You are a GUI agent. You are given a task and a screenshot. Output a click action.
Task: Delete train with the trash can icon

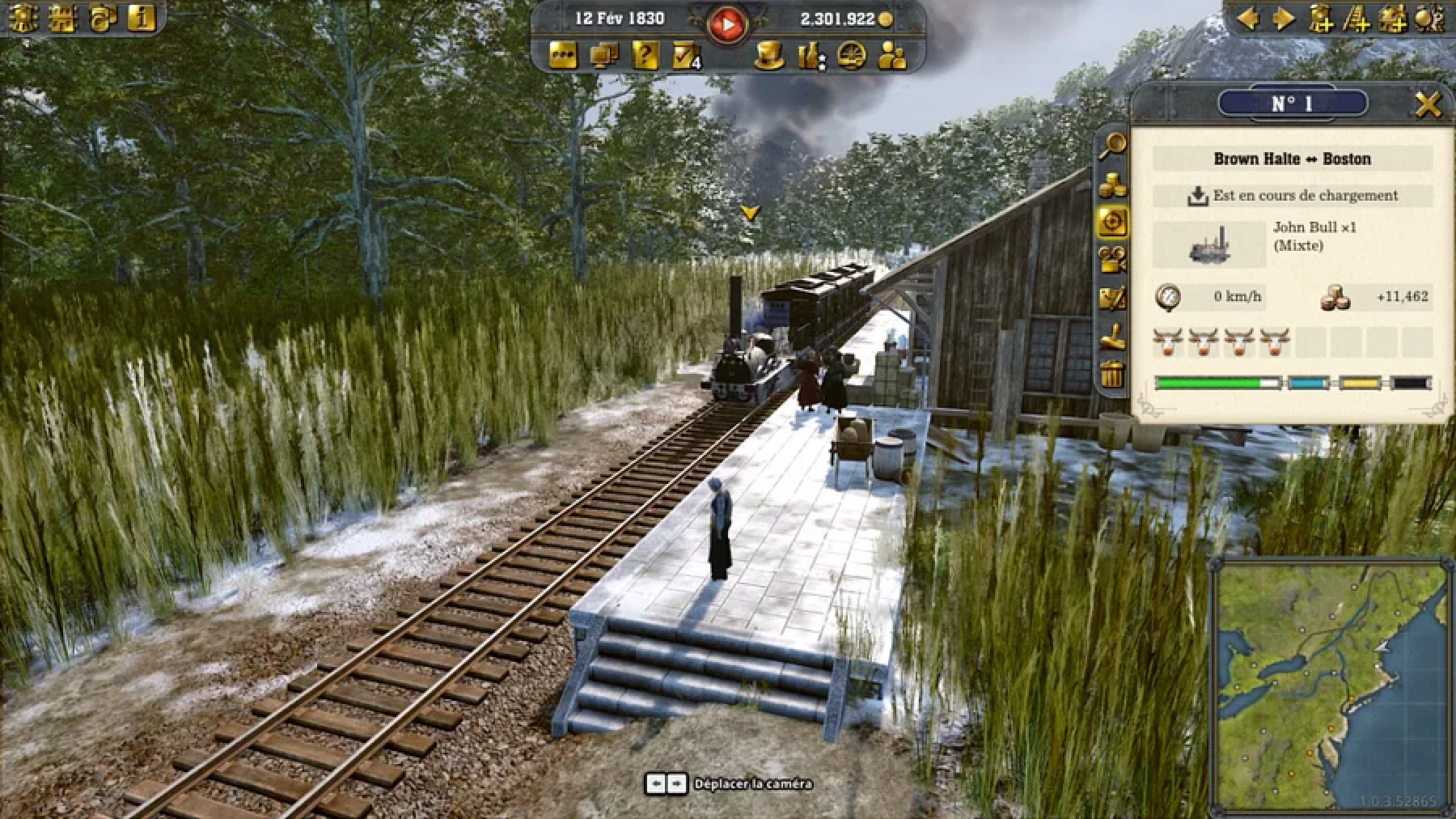(1112, 375)
